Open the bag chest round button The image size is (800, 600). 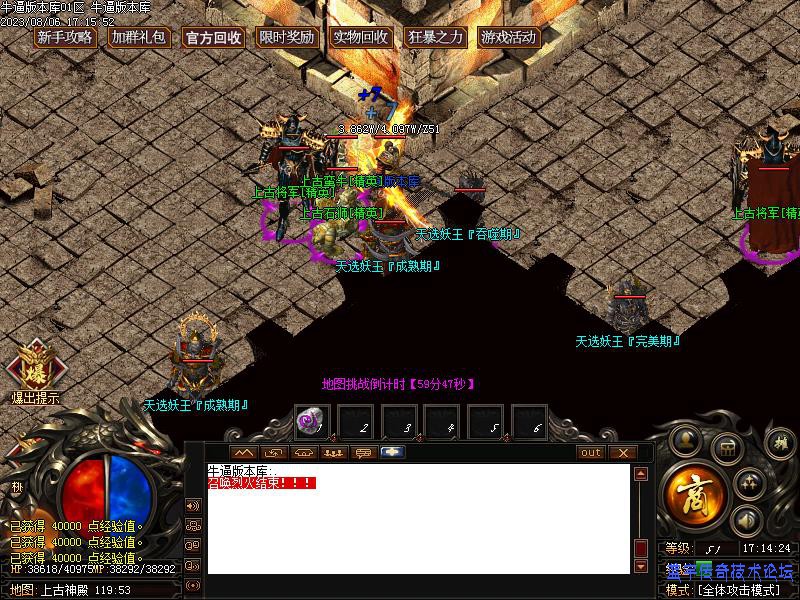click(728, 446)
